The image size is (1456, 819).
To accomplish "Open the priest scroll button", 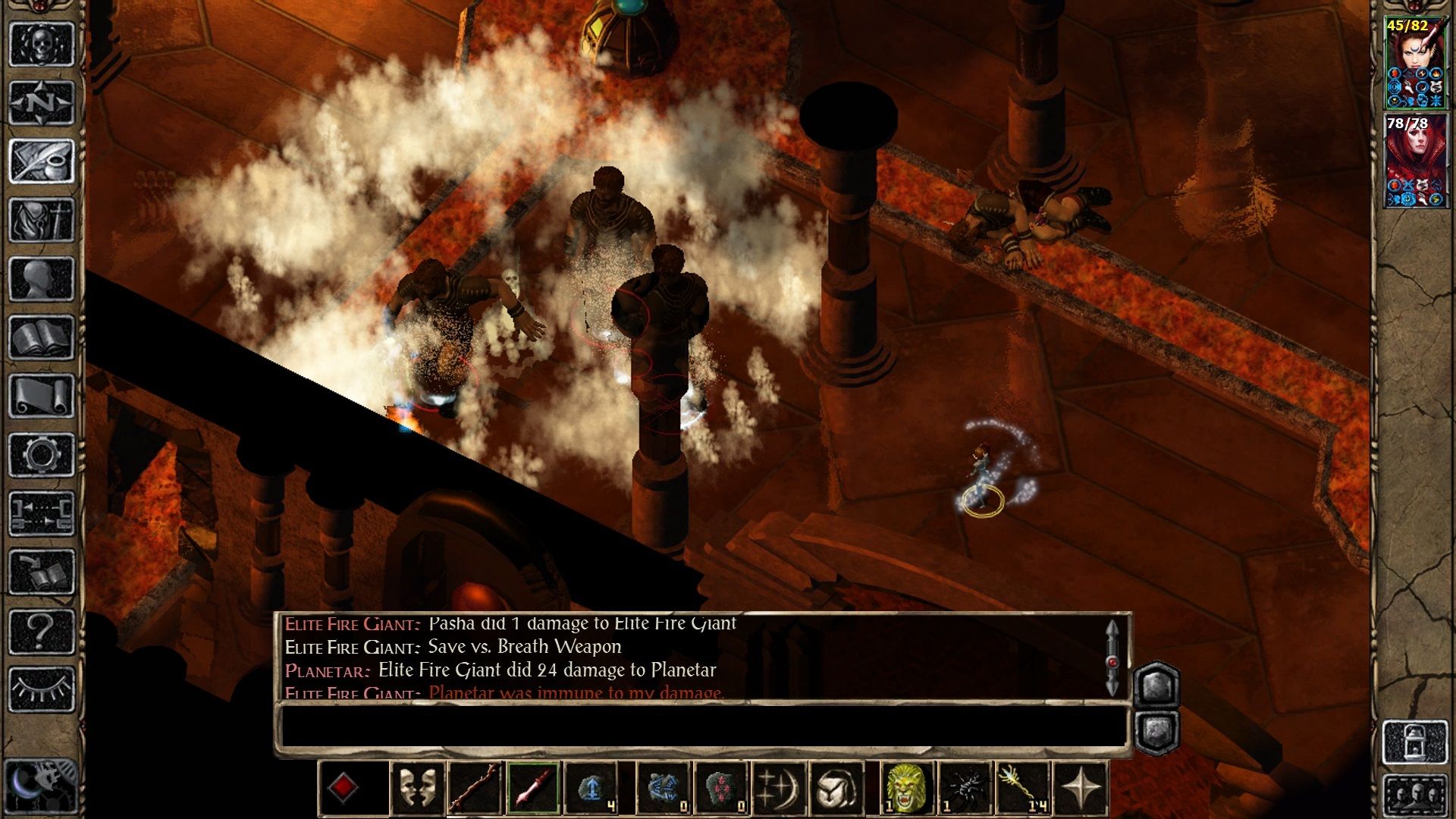I will point(42,396).
